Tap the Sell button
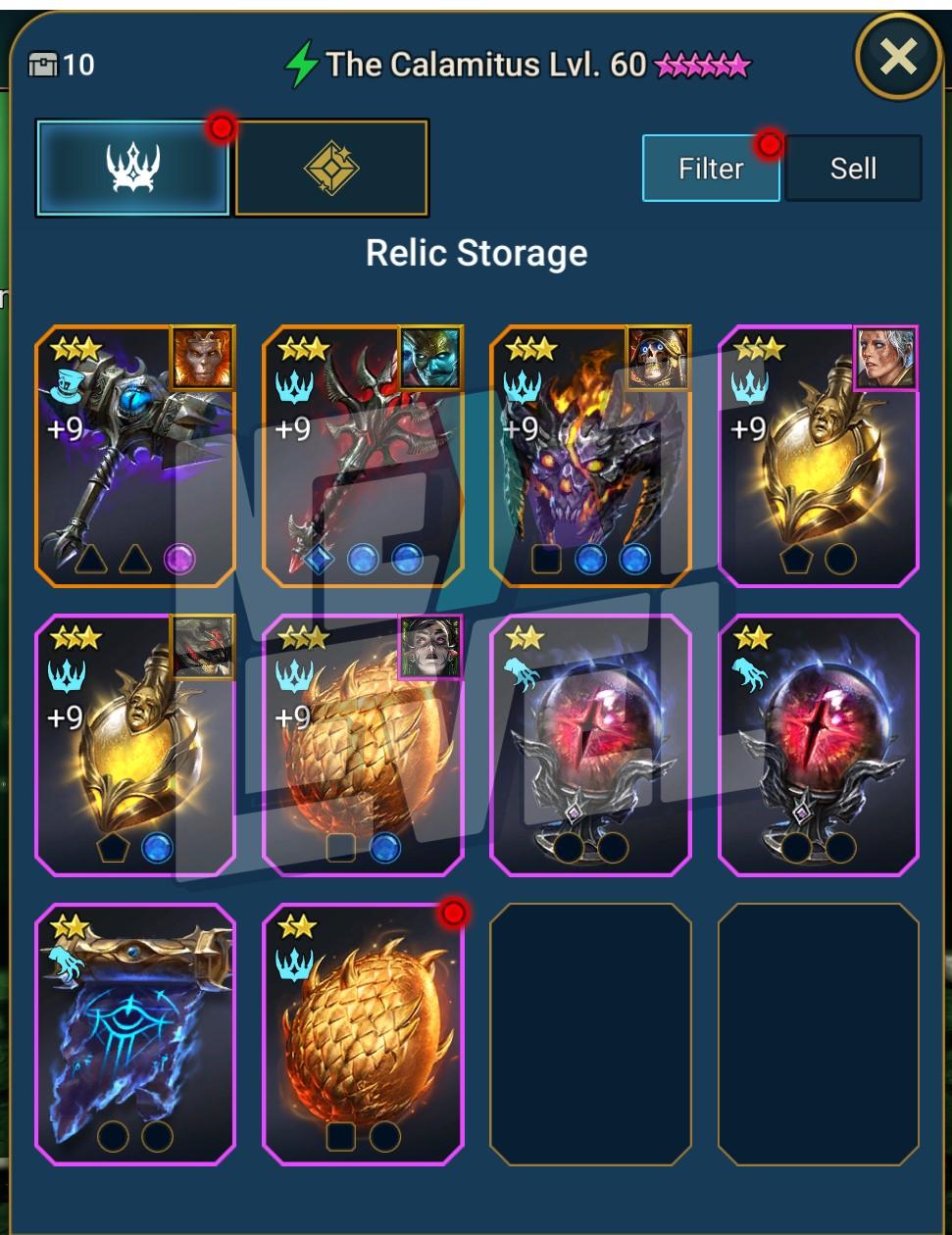 coord(853,169)
